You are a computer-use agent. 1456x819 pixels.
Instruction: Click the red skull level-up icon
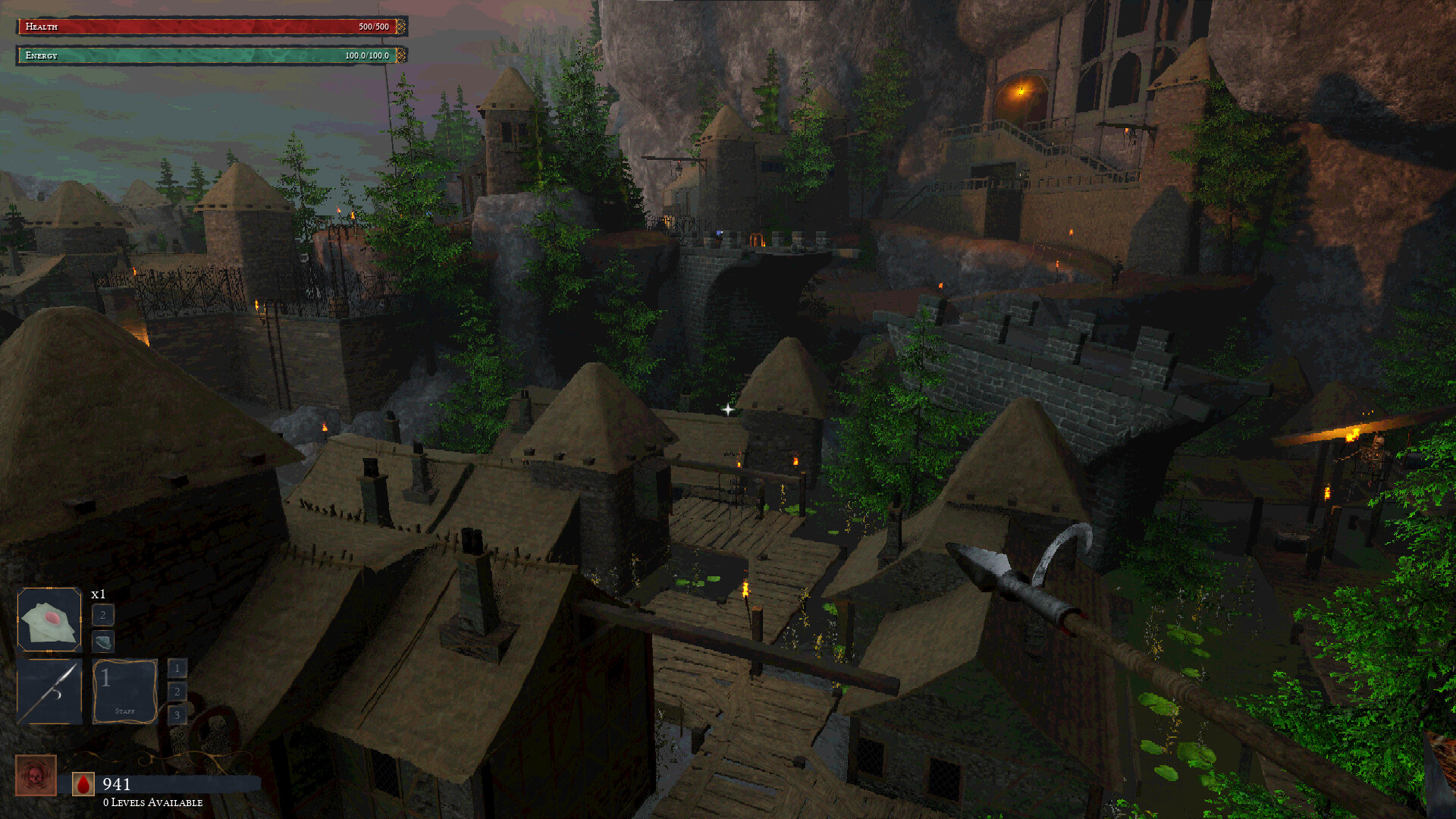(x=36, y=776)
